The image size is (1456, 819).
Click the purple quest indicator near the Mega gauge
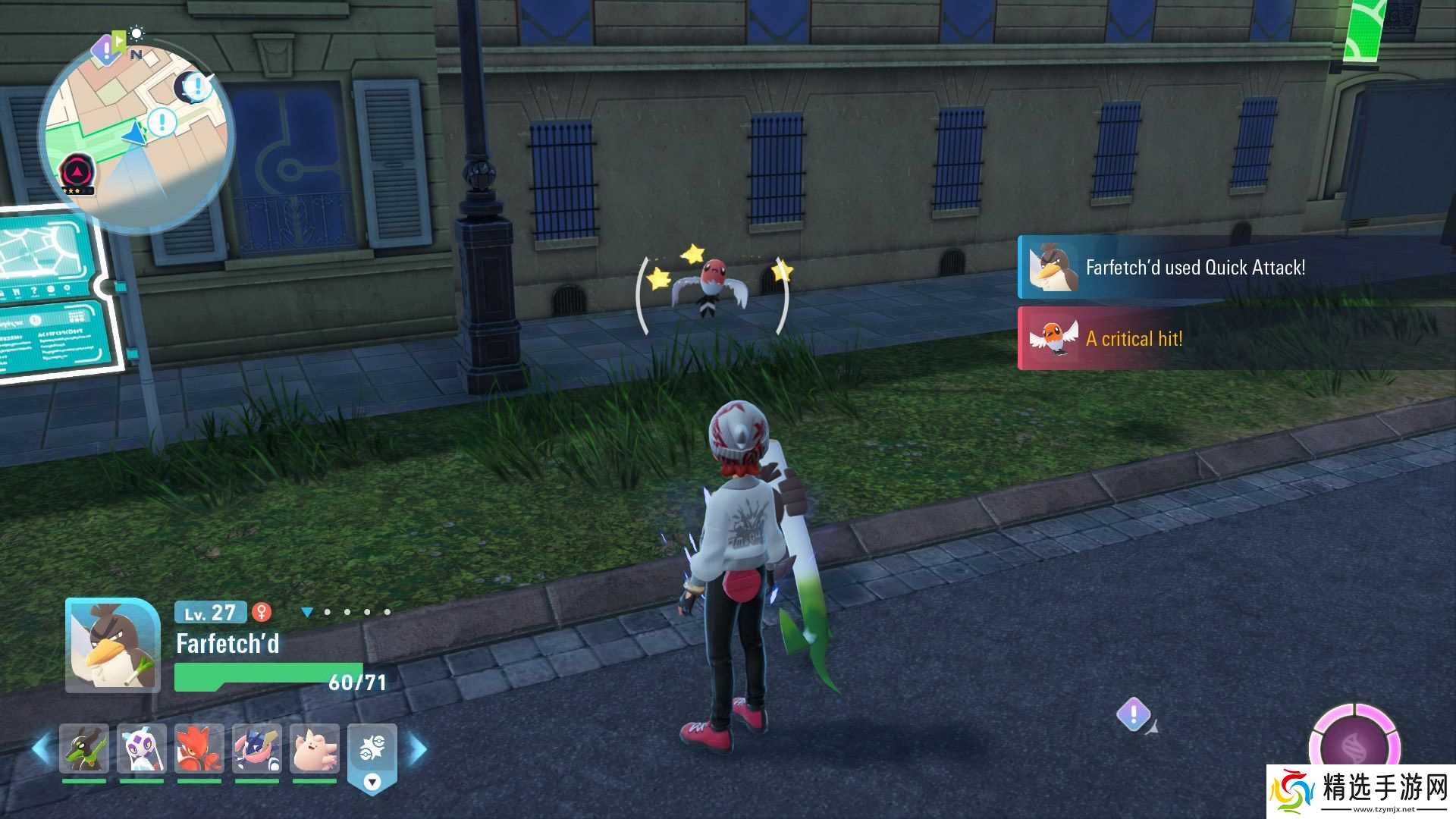[1134, 714]
